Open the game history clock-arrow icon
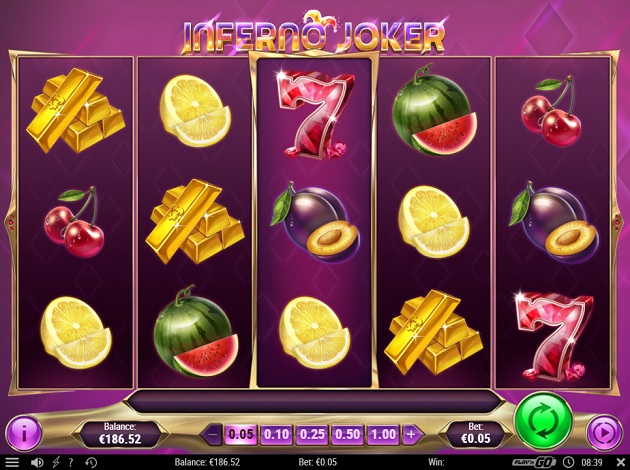Image resolution: width=630 pixels, height=470 pixels. pos(91,462)
